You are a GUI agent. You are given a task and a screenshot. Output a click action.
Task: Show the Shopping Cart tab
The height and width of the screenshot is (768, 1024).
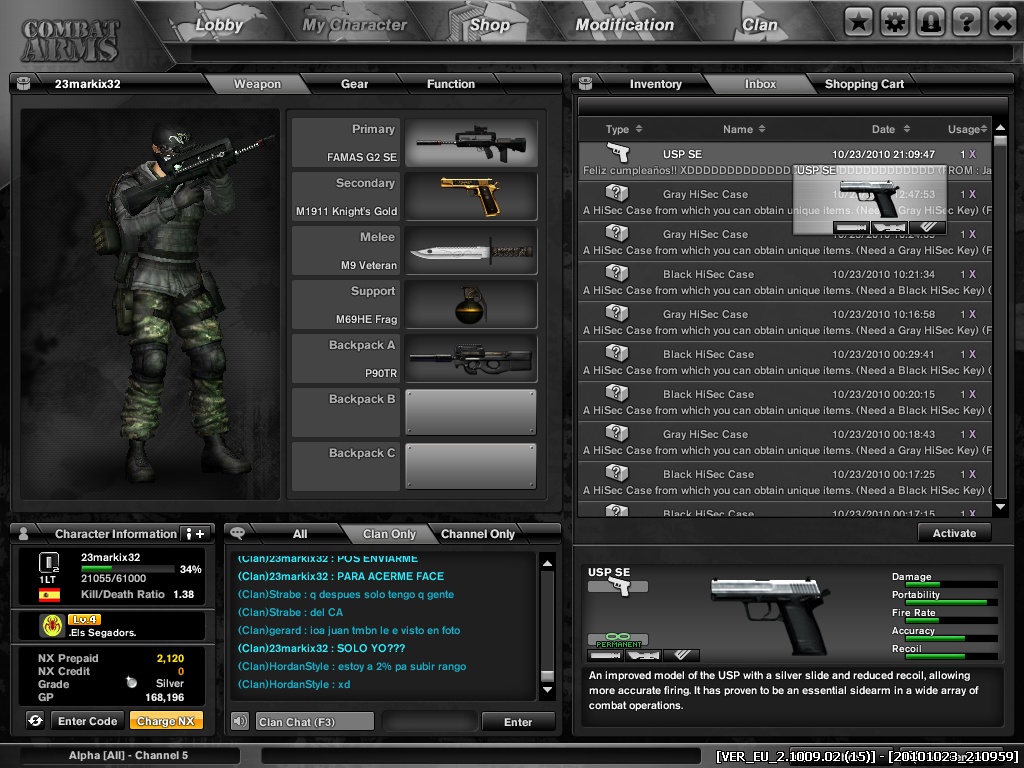pos(864,84)
